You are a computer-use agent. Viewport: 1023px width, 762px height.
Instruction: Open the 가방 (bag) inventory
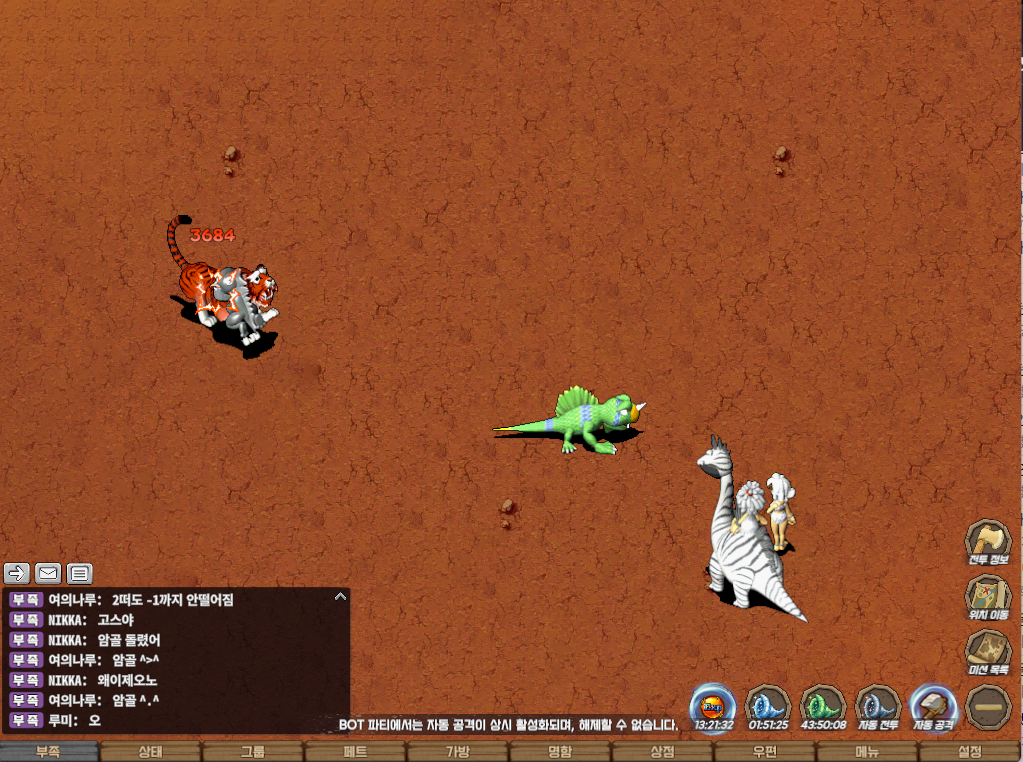(x=457, y=752)
